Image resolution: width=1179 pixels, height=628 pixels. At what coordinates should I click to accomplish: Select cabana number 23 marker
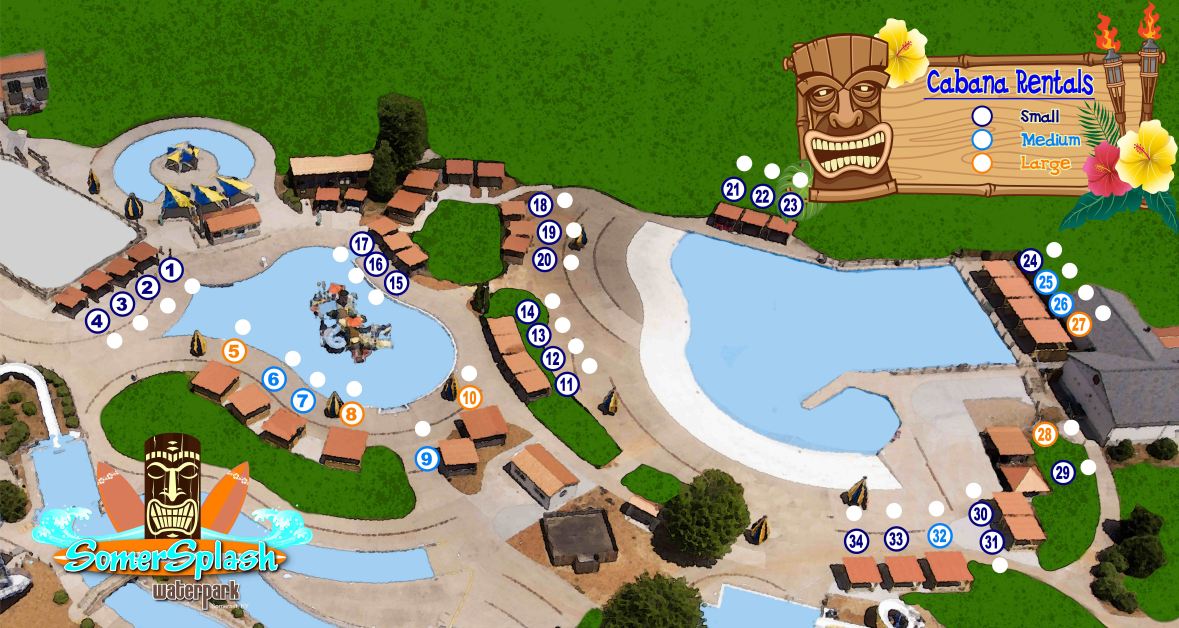tap(791, 205)
